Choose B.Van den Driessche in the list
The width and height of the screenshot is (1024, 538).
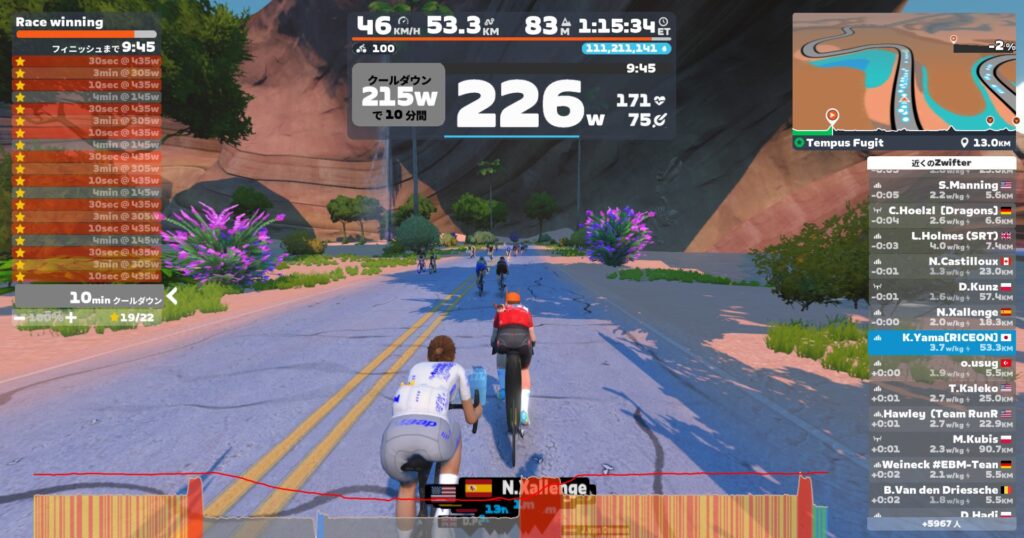(941, 494)
